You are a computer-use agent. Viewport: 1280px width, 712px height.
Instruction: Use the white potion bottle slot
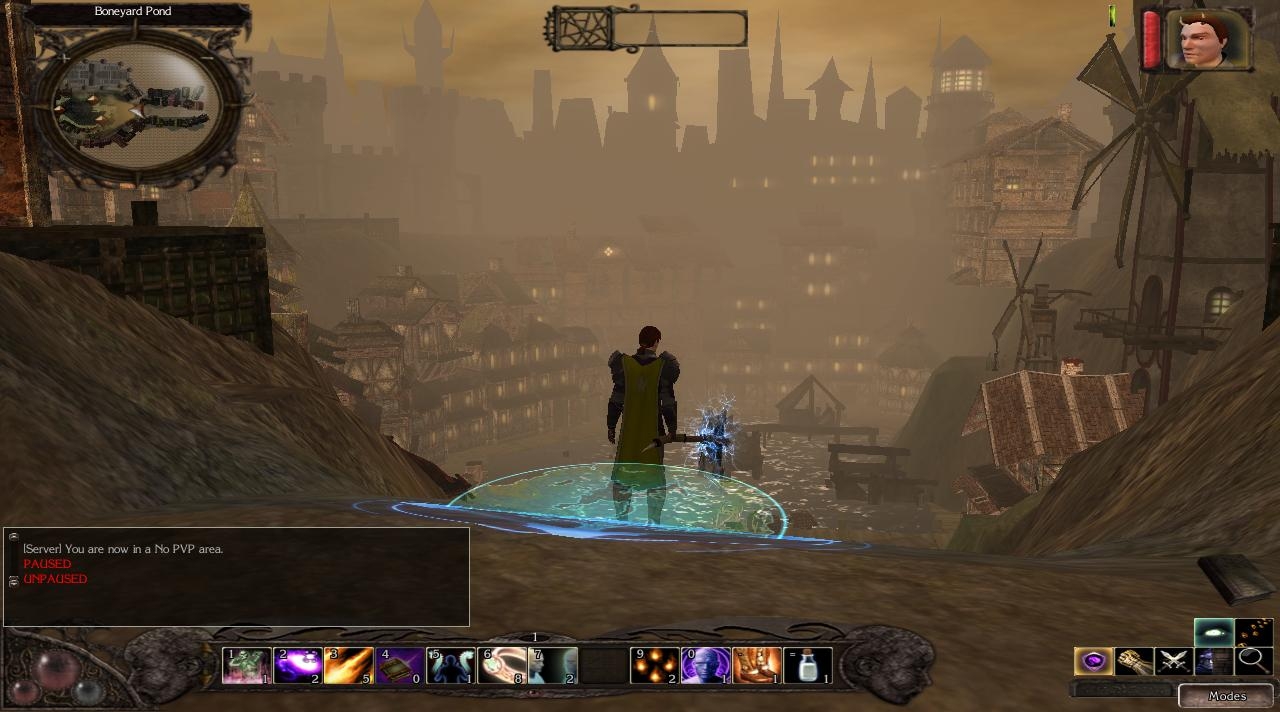(x=808, y=666)
